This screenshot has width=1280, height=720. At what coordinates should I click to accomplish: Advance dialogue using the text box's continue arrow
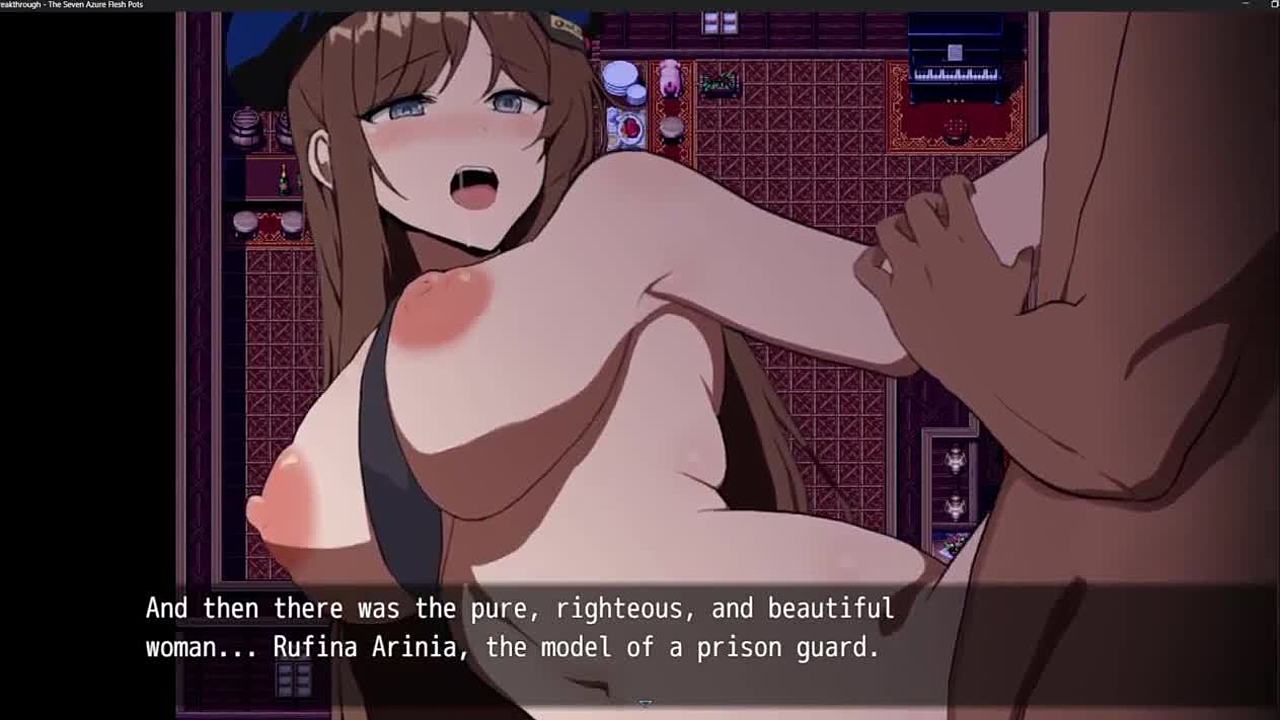[x=645, y=704]
